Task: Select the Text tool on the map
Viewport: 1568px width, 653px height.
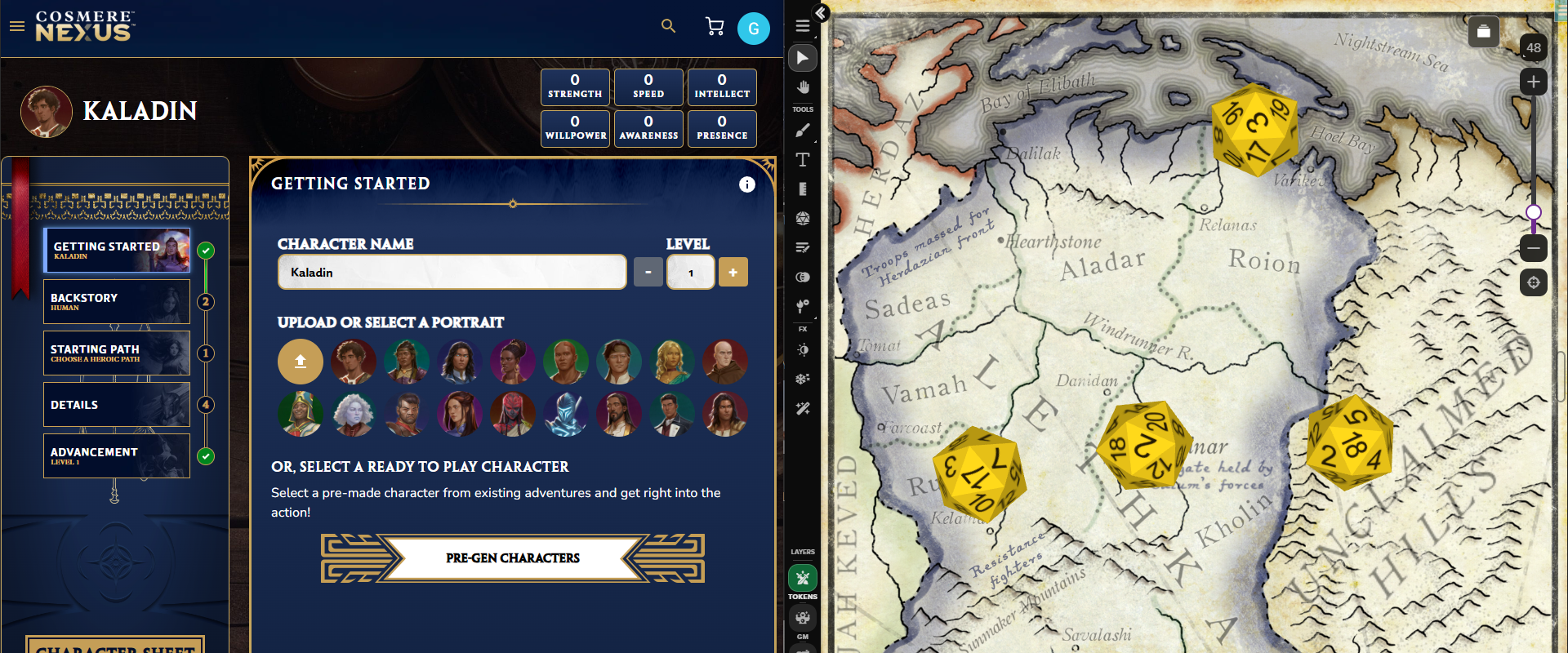Action: pyautogui.click(x=803, y=160)
